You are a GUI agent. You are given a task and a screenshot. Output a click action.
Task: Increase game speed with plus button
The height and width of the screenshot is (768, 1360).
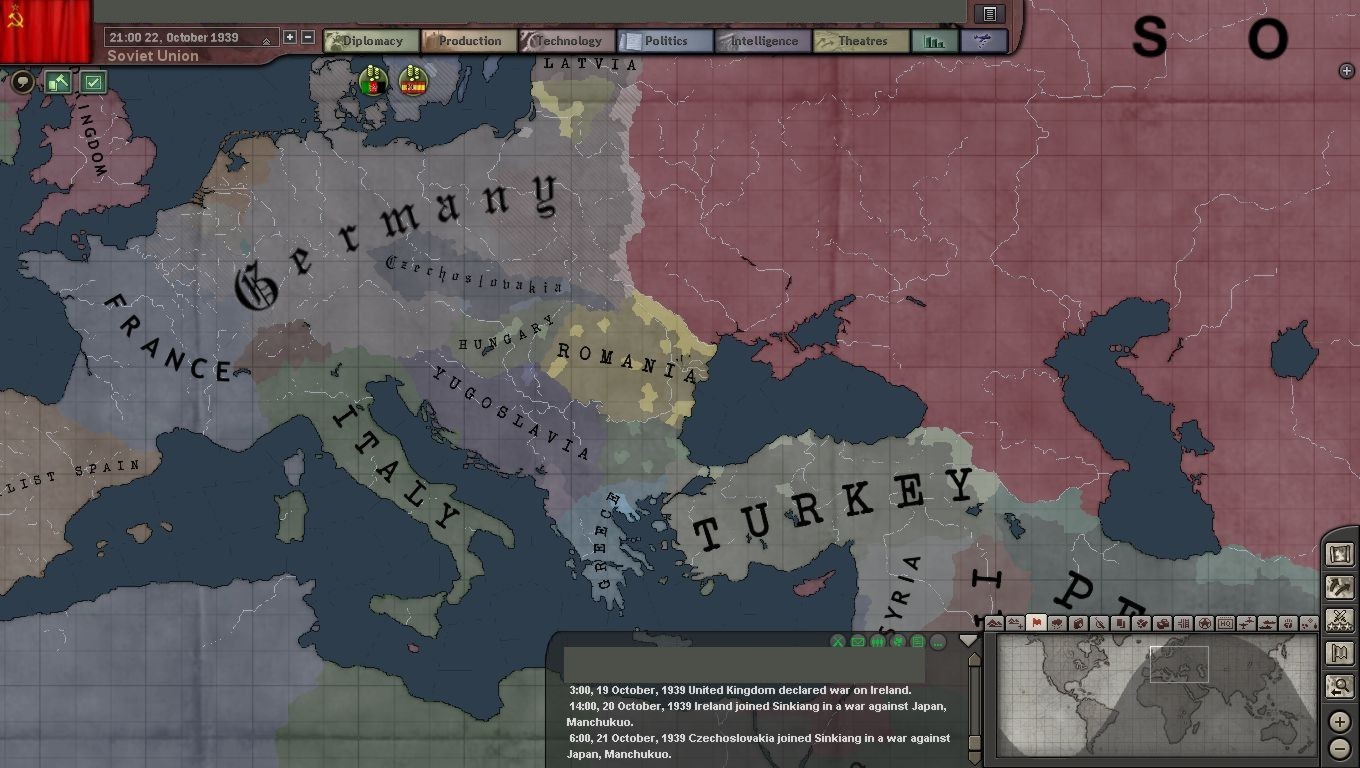pos(290,37)
